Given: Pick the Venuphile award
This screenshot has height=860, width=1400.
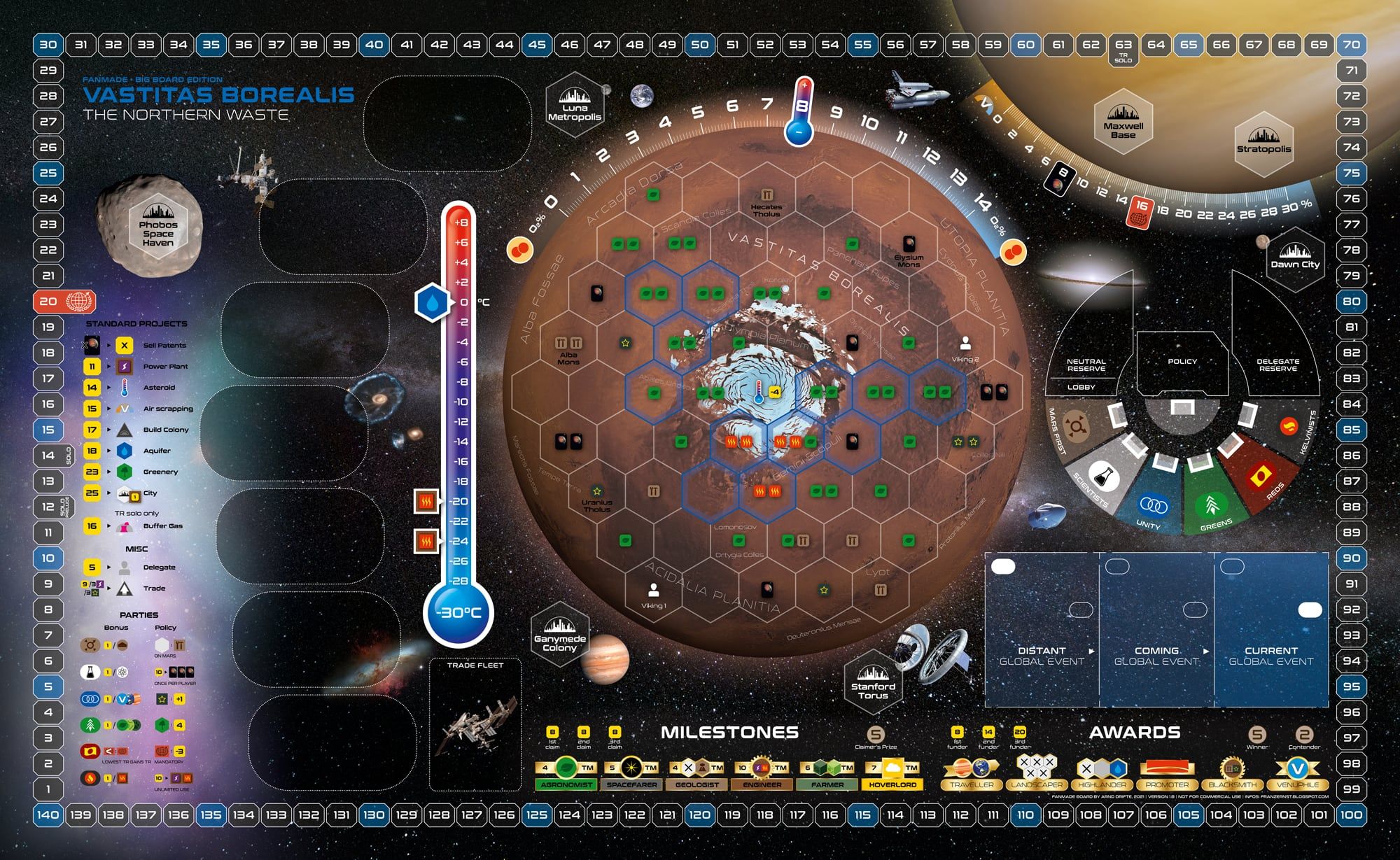Looking at the screenshot, I should (1297, 773).
